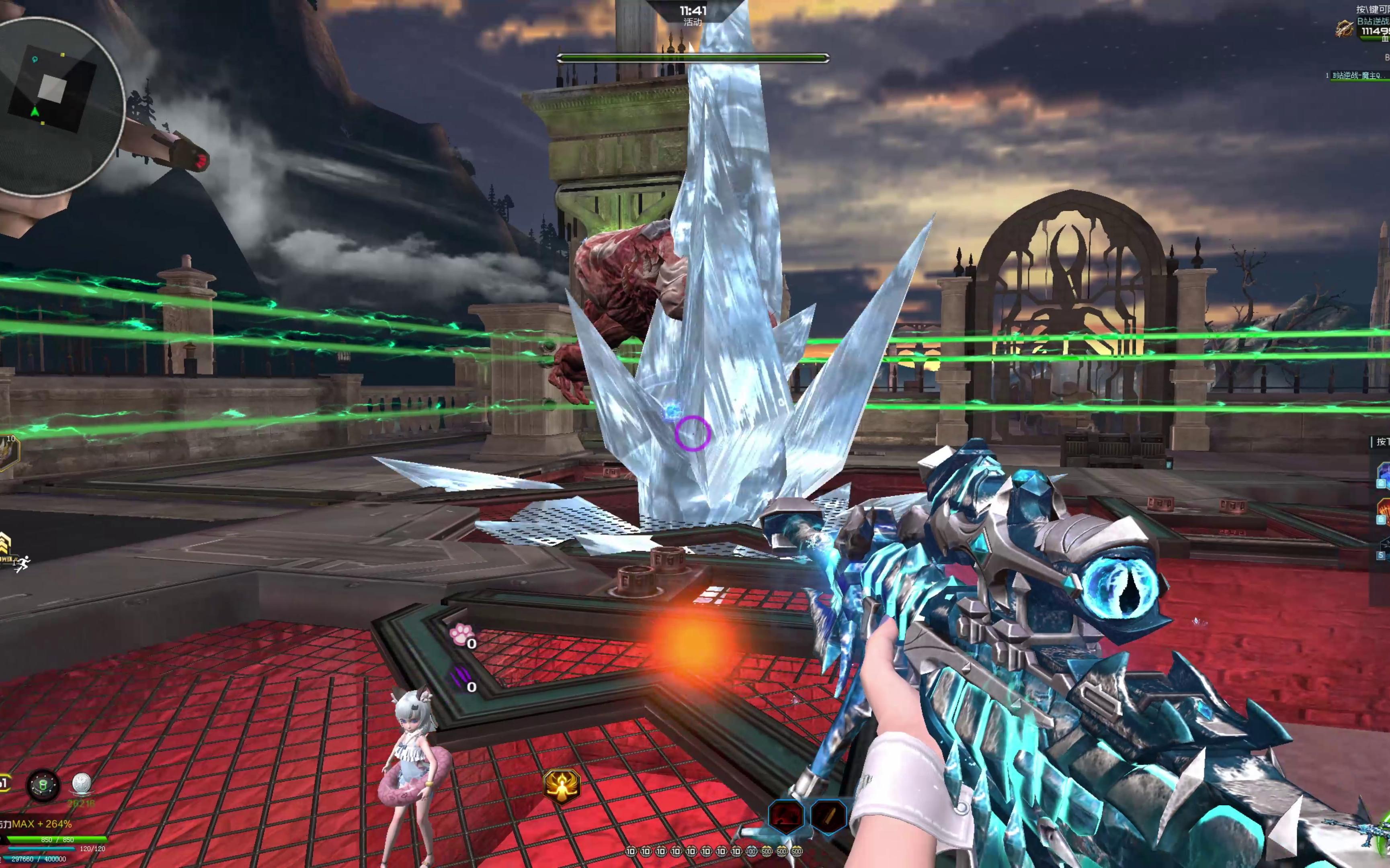Image resolution: width=1390 pixels, height=868 pixels.
Task: Click the sprint running figure icon
Action: click(22, 564)
